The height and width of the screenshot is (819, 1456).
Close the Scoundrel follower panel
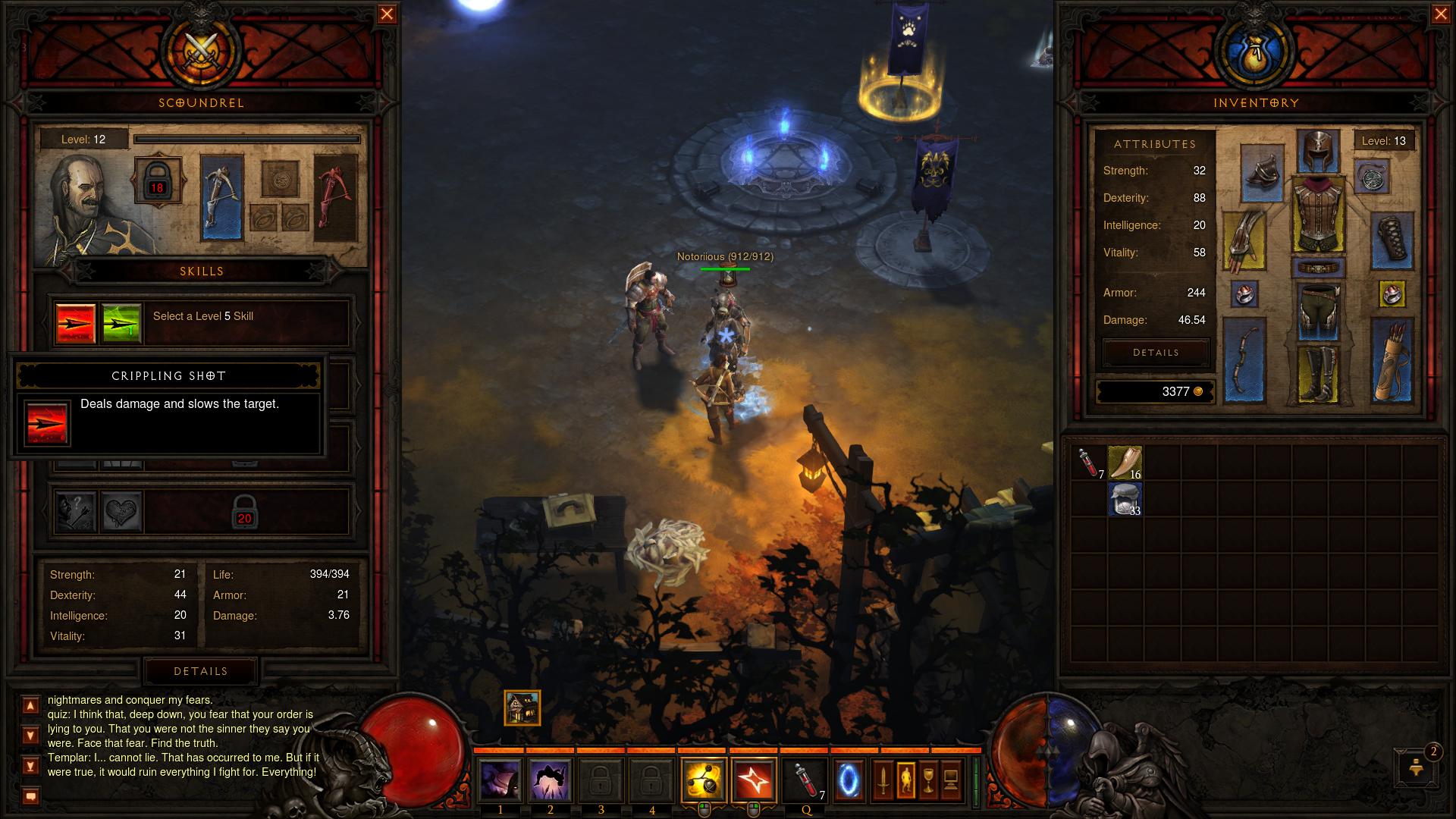(387, 14)
